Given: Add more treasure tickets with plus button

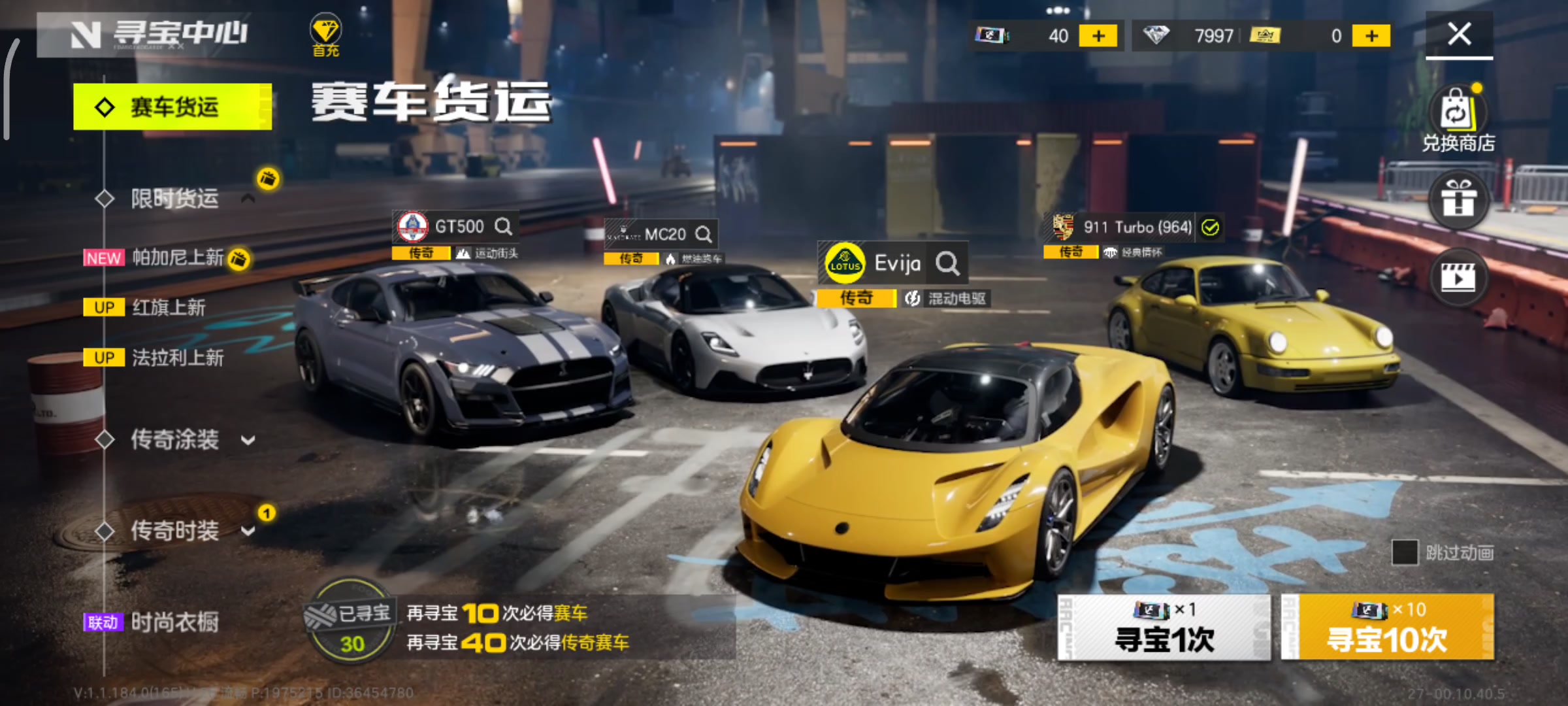Looking at the screenshot, I should [1098, 36].
